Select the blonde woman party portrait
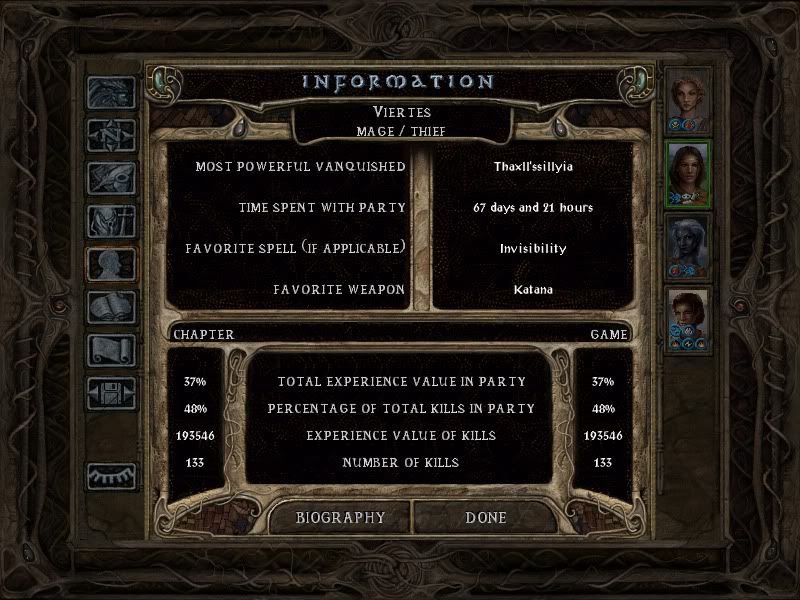 (687, 98)
